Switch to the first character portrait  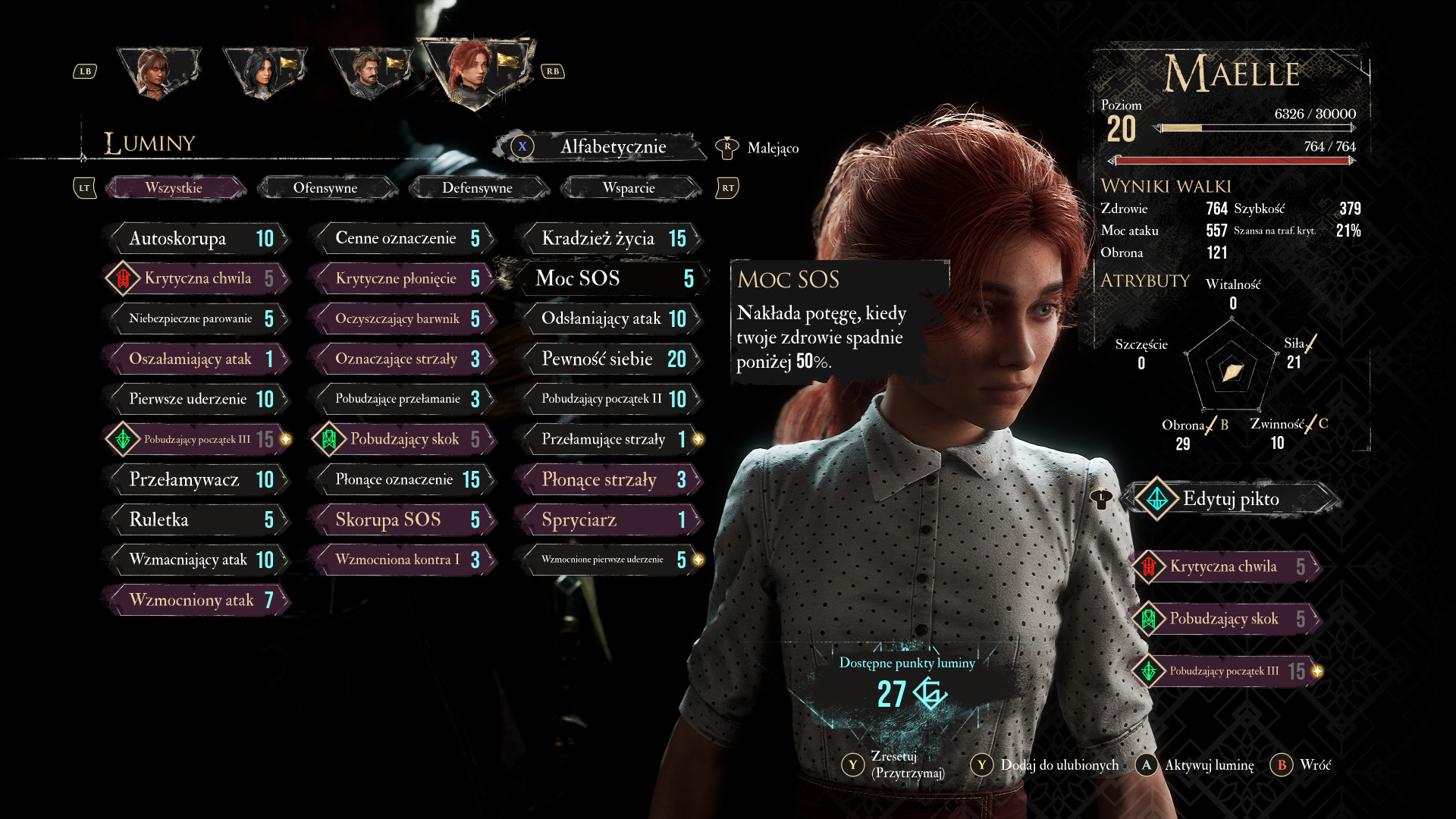click(158, 73)
